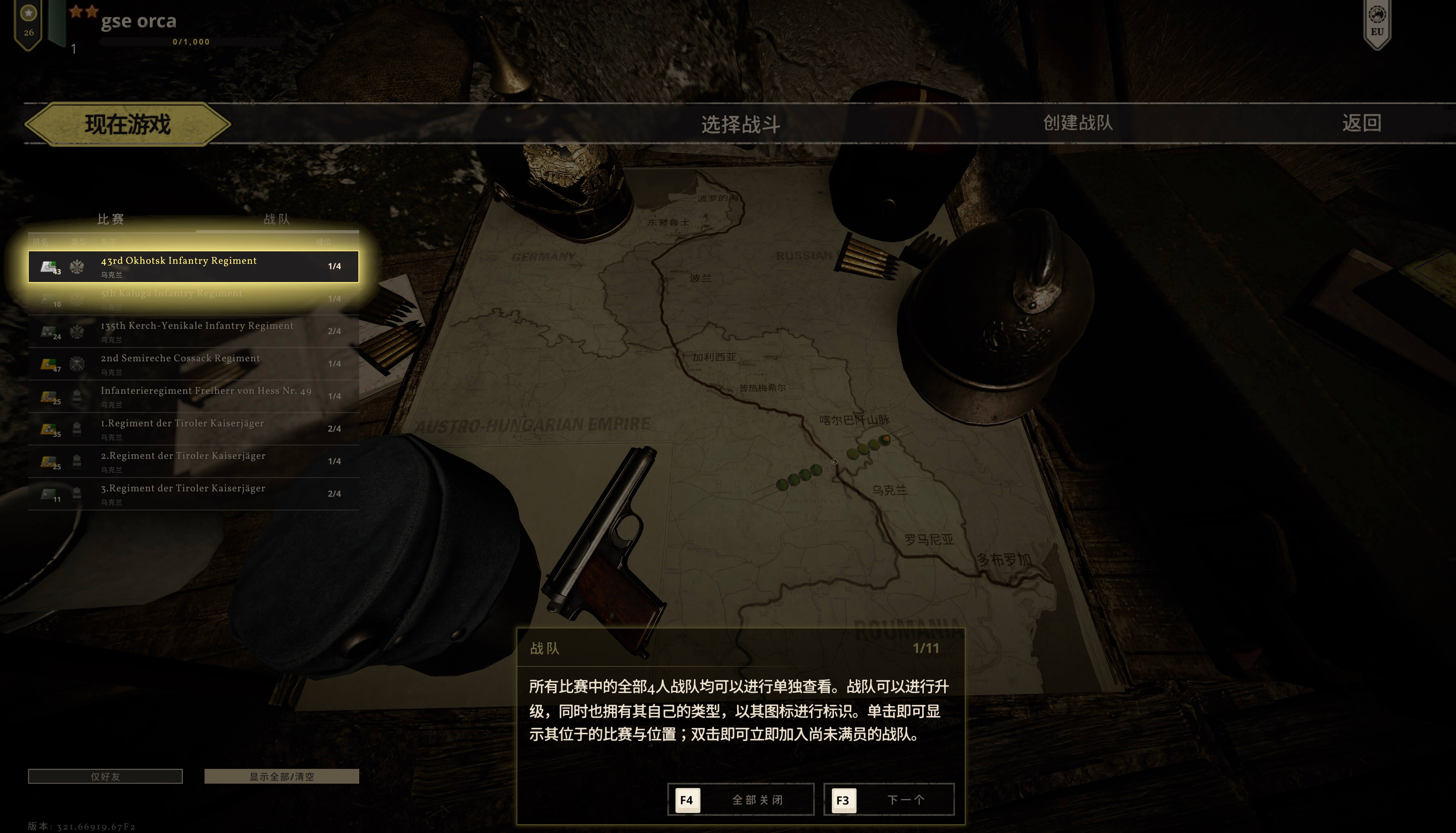1456x833 pixels.
Task: Switch to the 比赛 tab
Action: (x=111, y=219)
